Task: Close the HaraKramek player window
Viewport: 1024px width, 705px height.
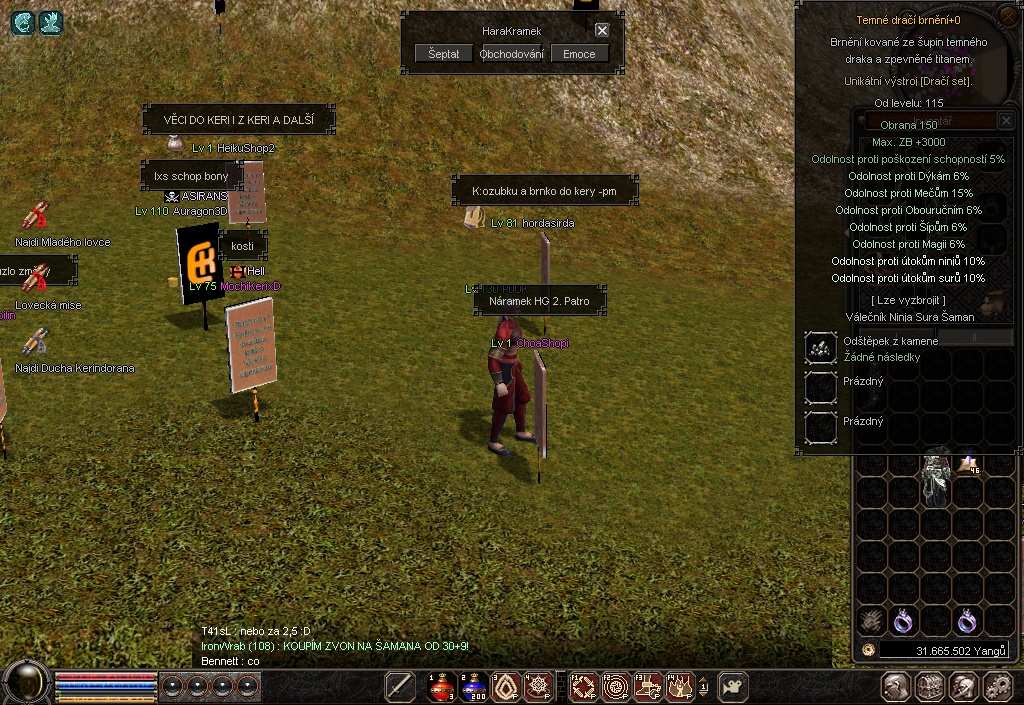Action: tap(602, 30)
